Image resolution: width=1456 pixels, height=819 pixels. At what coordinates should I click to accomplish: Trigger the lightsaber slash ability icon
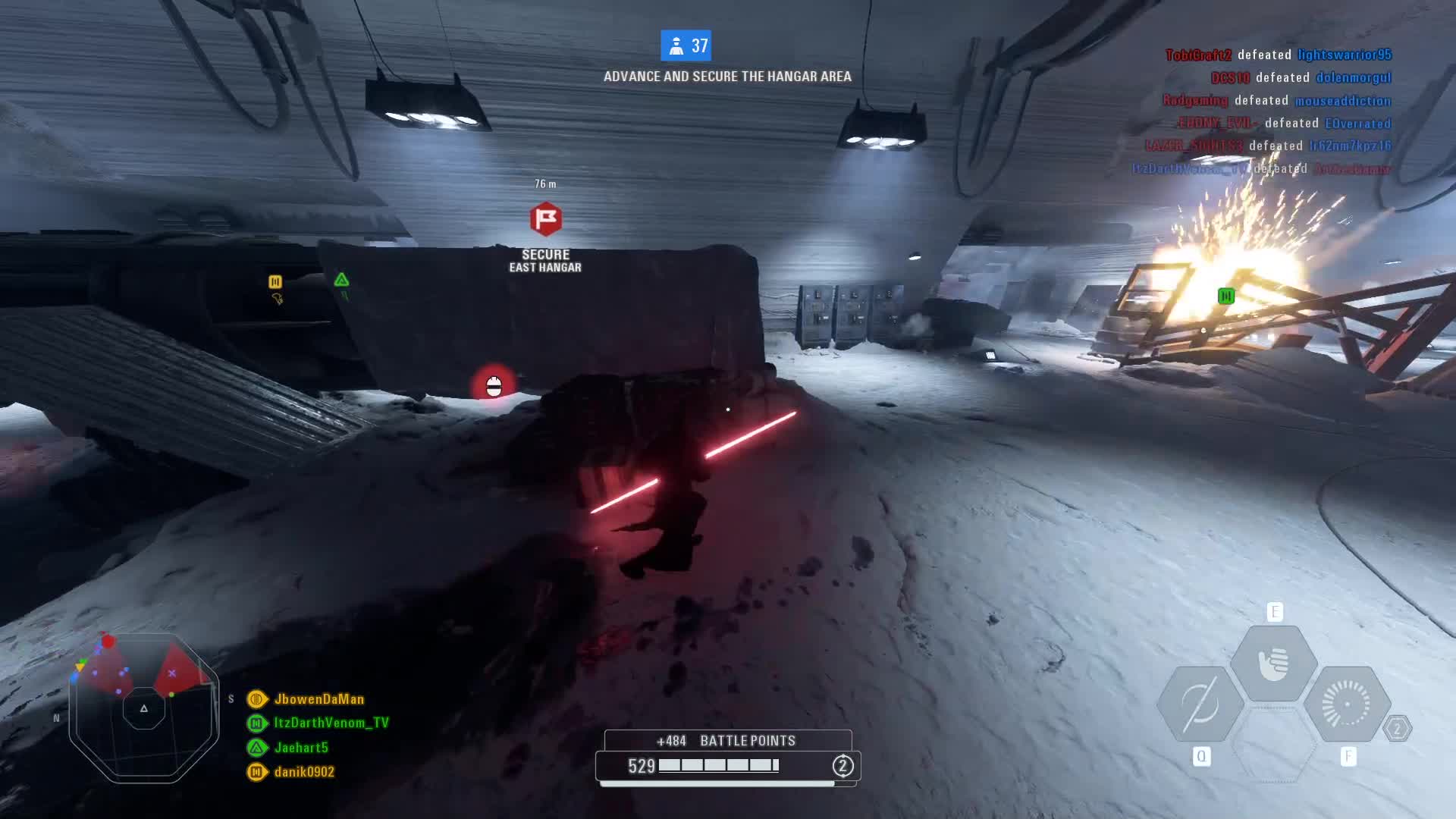click(1200, 704)
